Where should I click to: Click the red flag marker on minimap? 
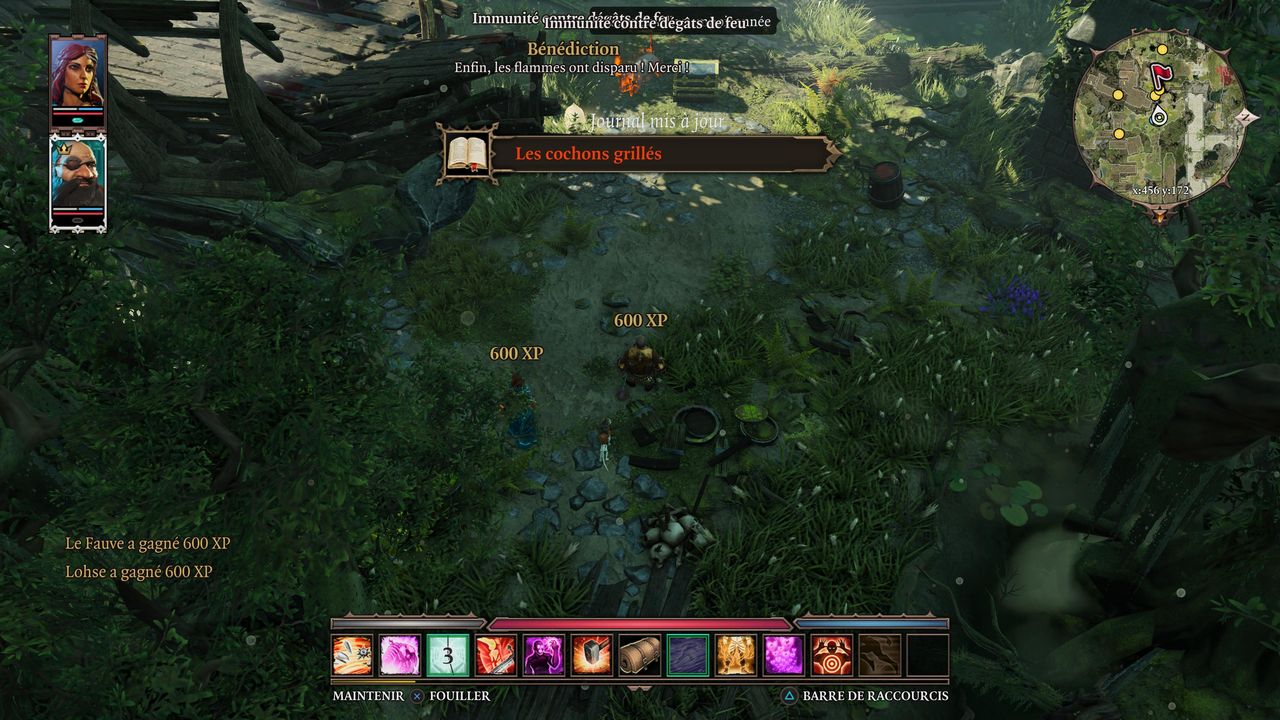click(1160, 76)
